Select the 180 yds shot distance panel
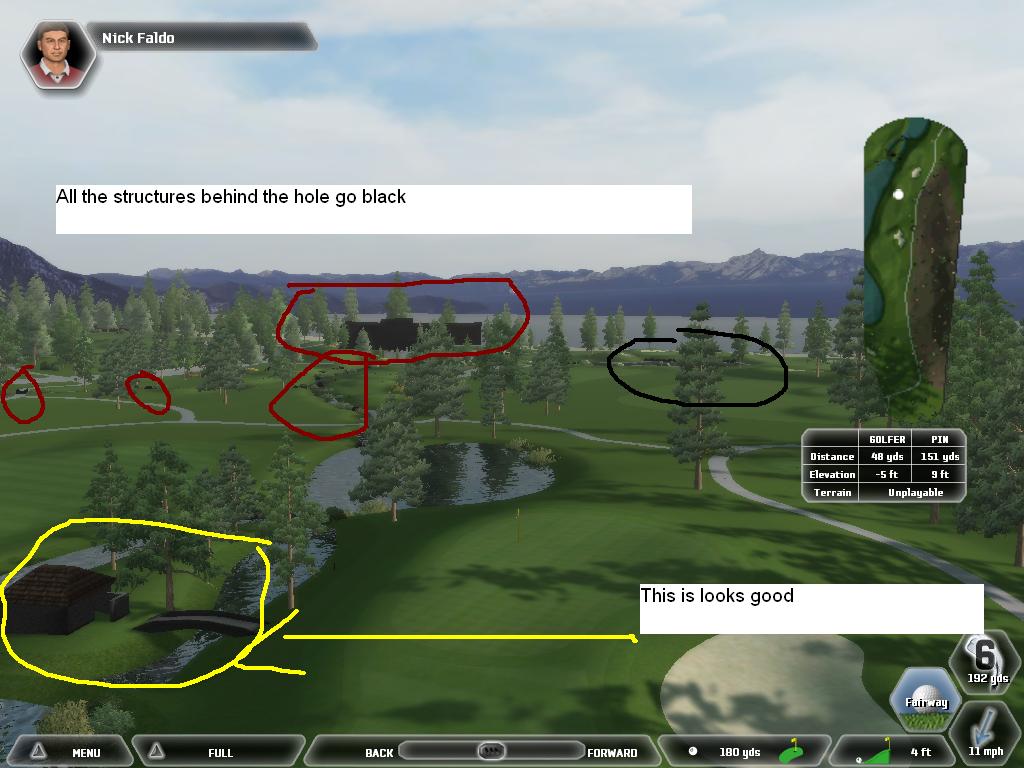Viewport: 1024px width, 768px height. click(x=740, y=751)
